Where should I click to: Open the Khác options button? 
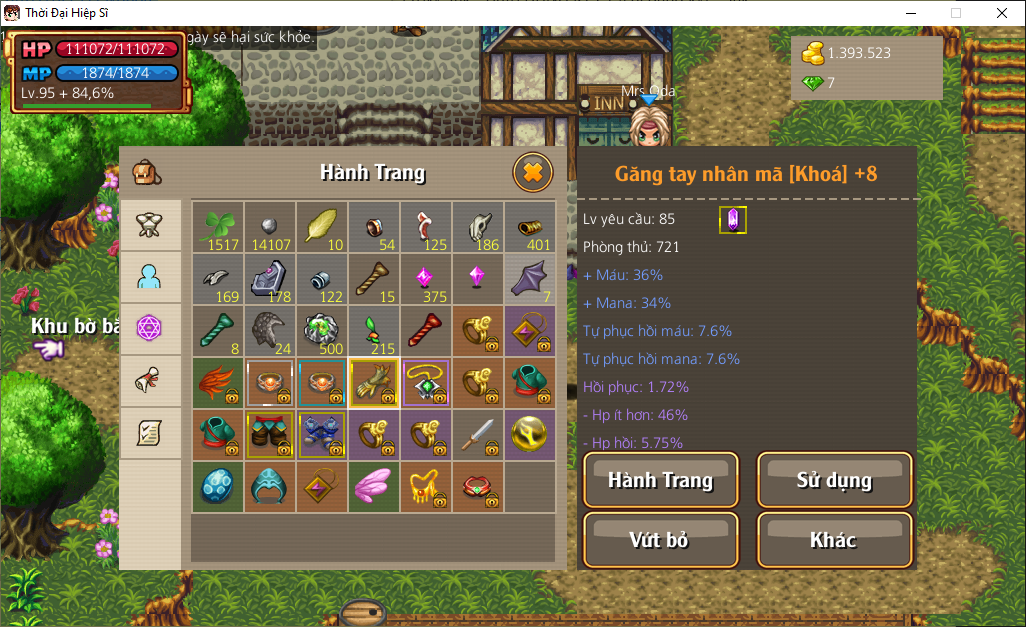click(834, 540)
